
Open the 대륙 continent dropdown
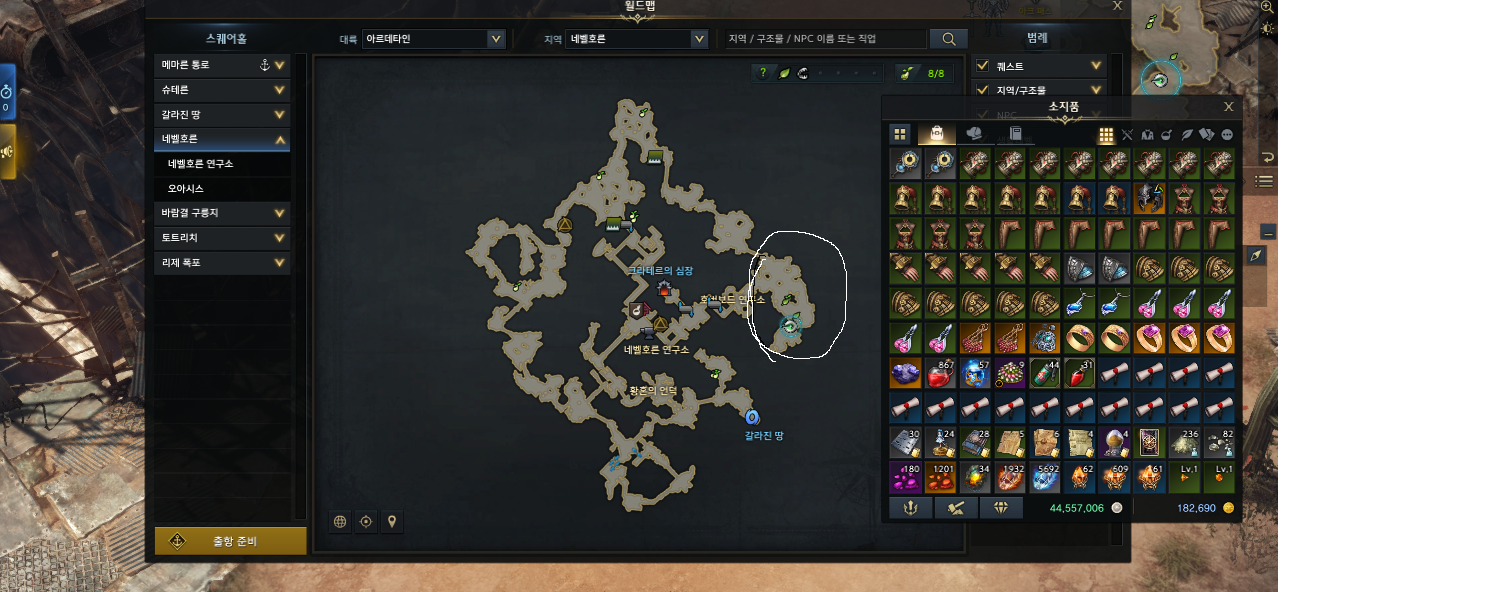coord(495,39)
